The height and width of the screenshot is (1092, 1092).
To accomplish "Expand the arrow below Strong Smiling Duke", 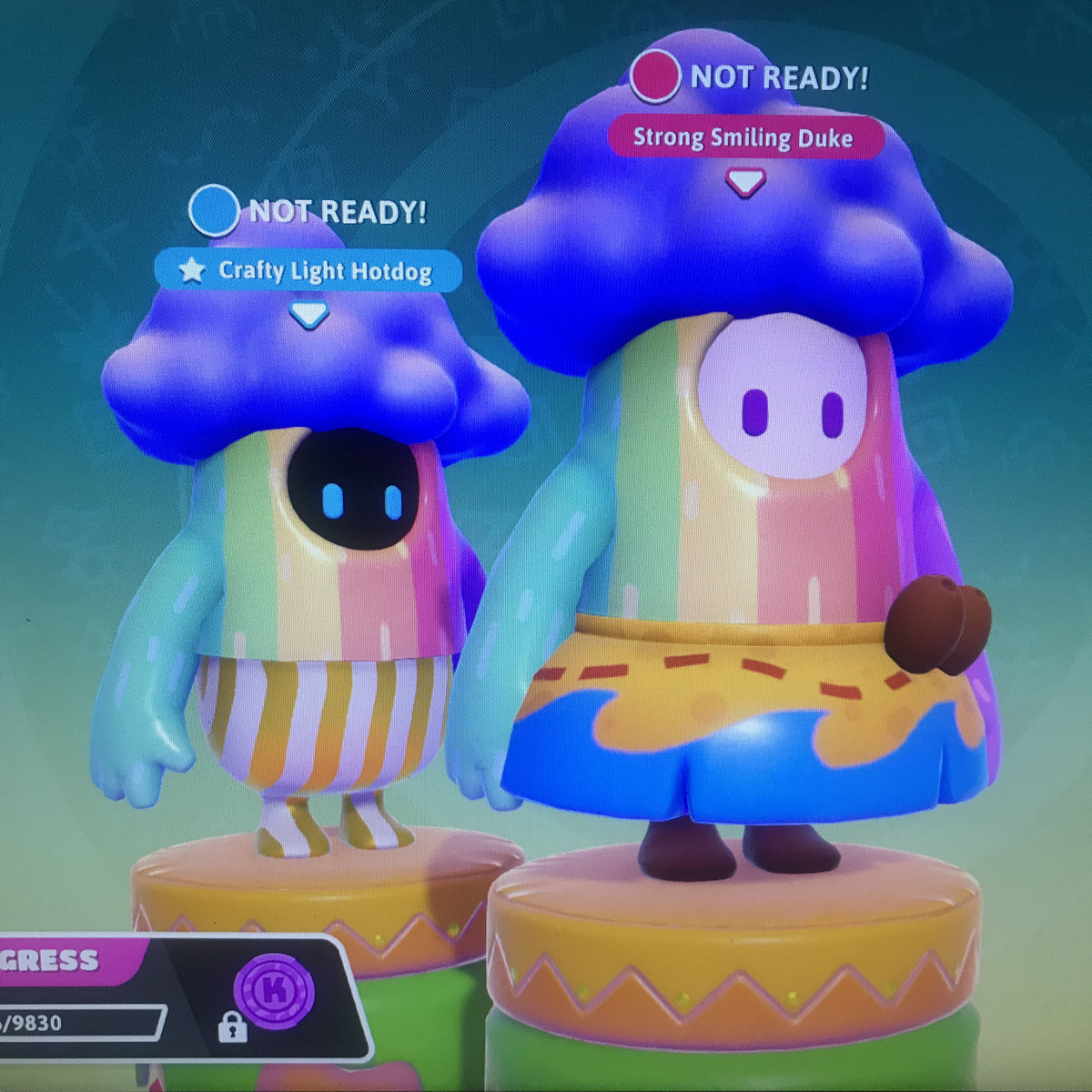I will point(744,184).
